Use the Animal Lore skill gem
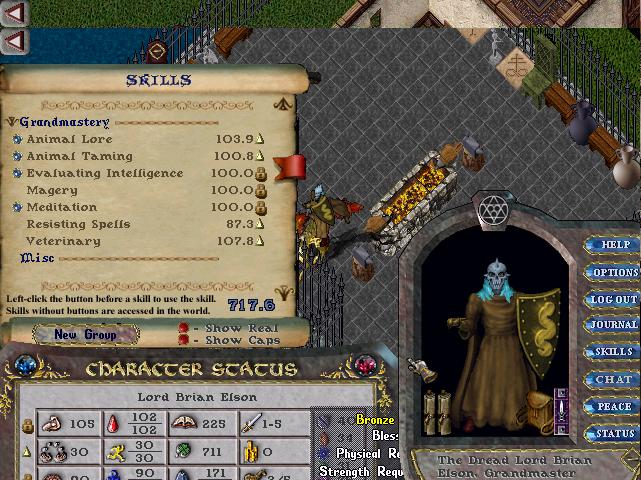The image size is (641, 480). 17,140
